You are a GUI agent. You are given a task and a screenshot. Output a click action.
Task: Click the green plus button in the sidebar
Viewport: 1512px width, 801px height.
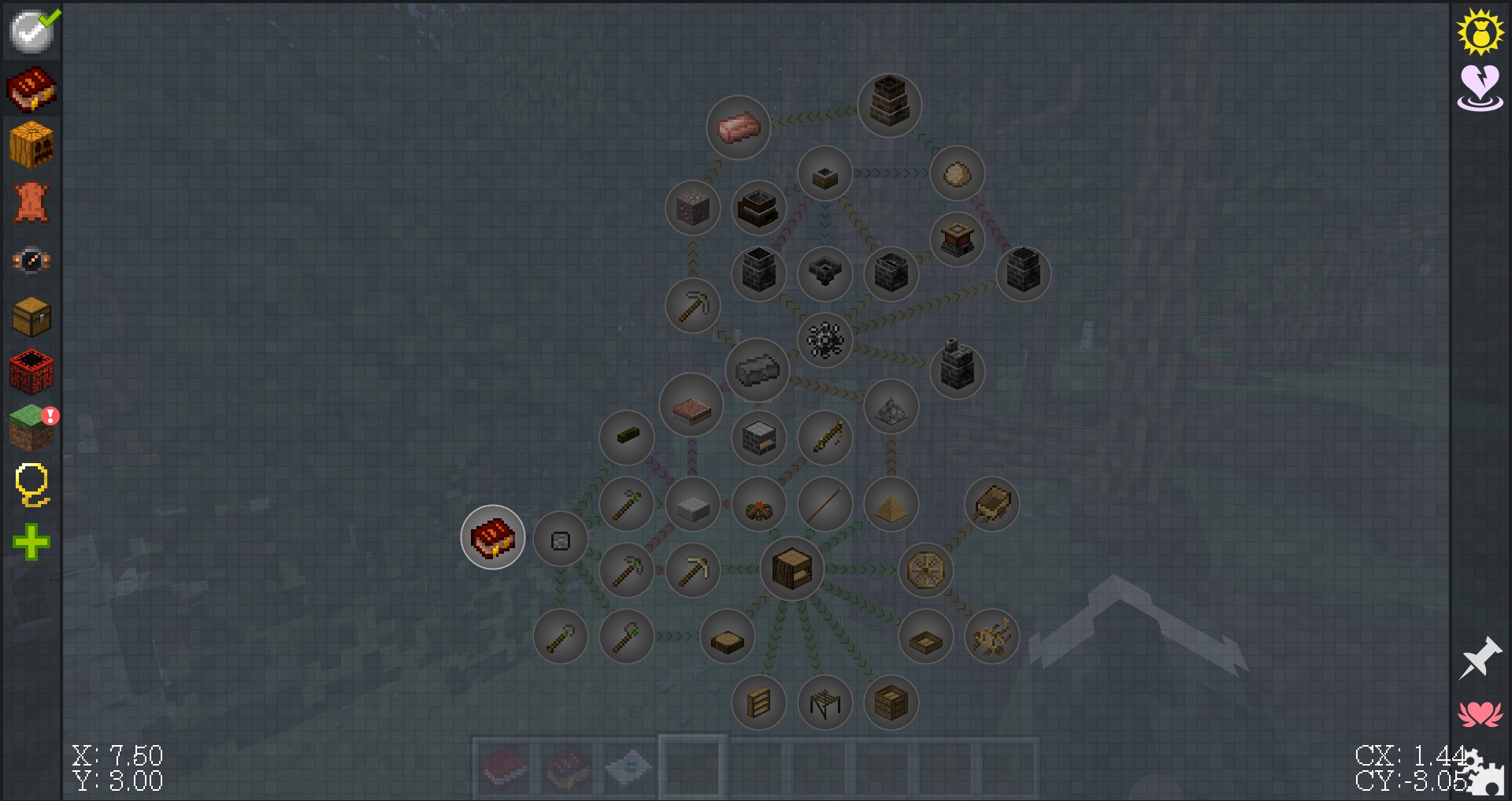[31, 541]
